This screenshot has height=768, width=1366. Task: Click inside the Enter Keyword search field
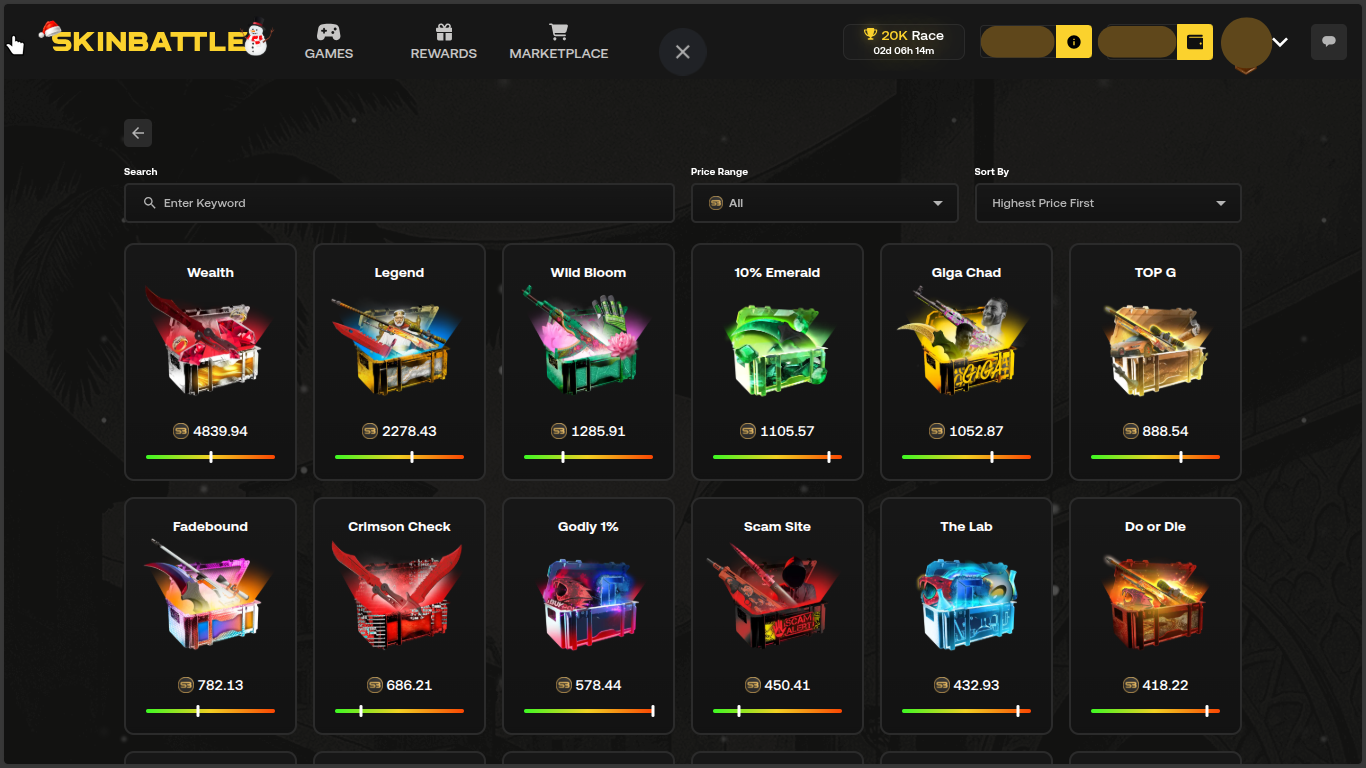[399, 203]
